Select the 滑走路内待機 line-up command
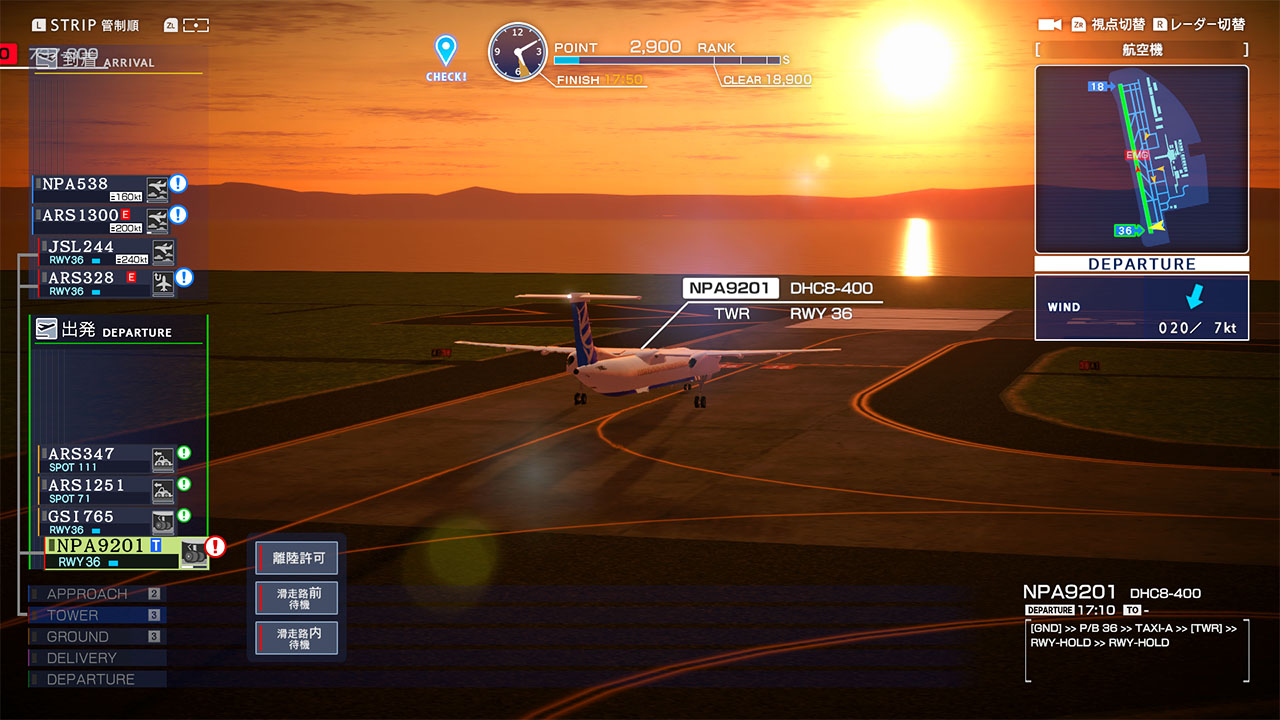The image size is (1280, 720). [297, 639]
